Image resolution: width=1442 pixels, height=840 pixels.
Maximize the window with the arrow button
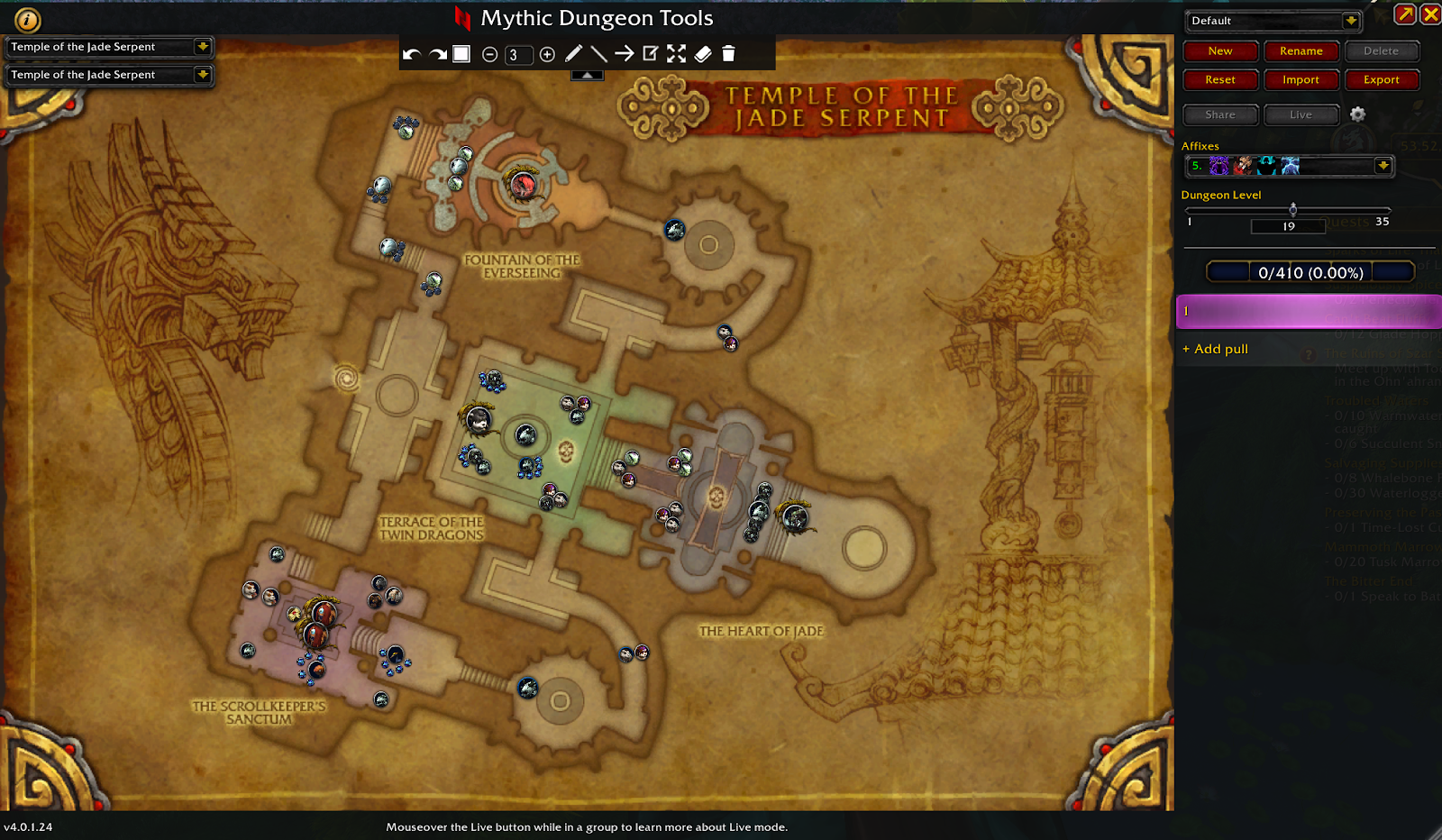[1404, 14]
